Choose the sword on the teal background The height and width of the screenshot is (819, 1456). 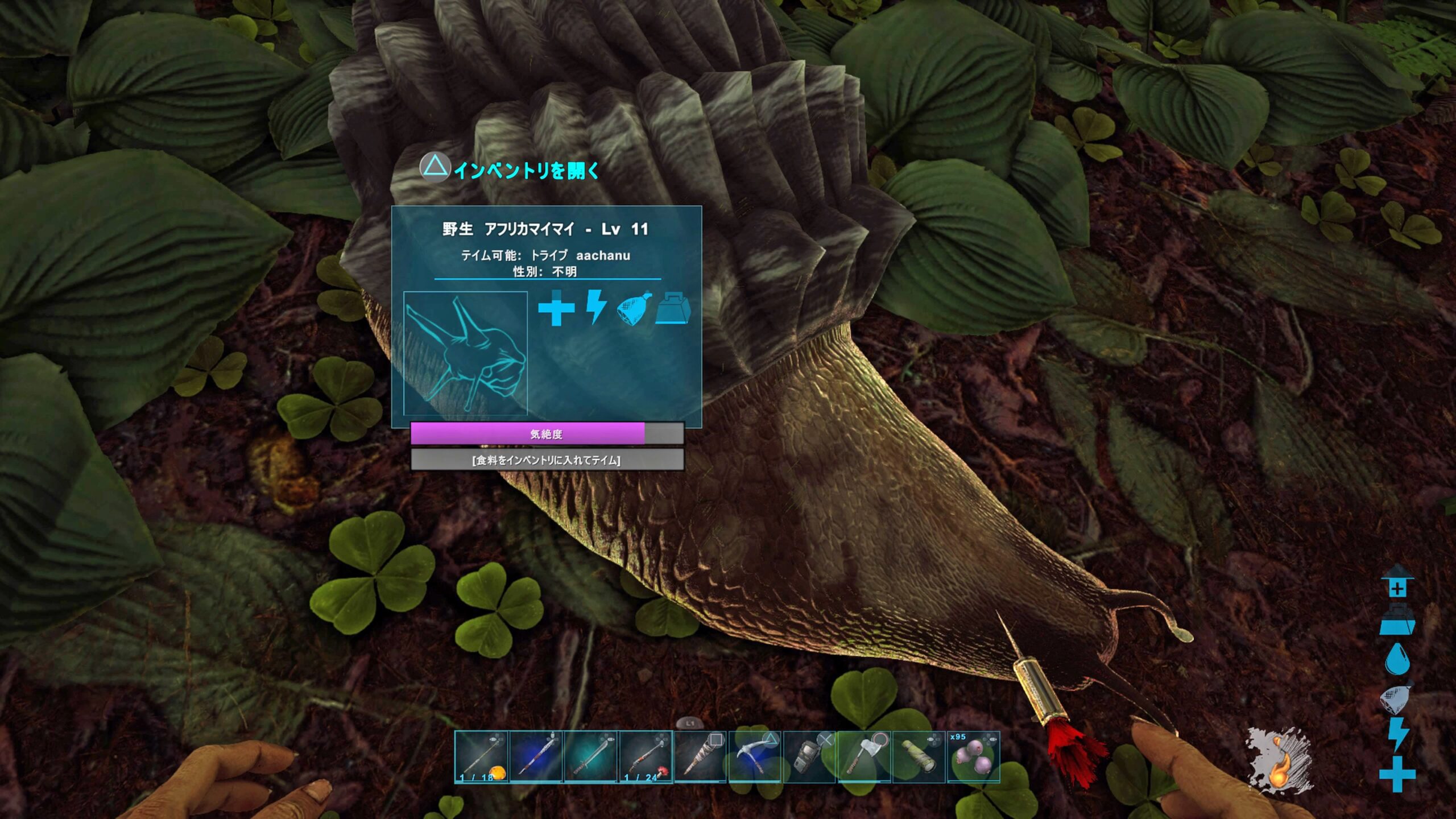coord(591,757)
